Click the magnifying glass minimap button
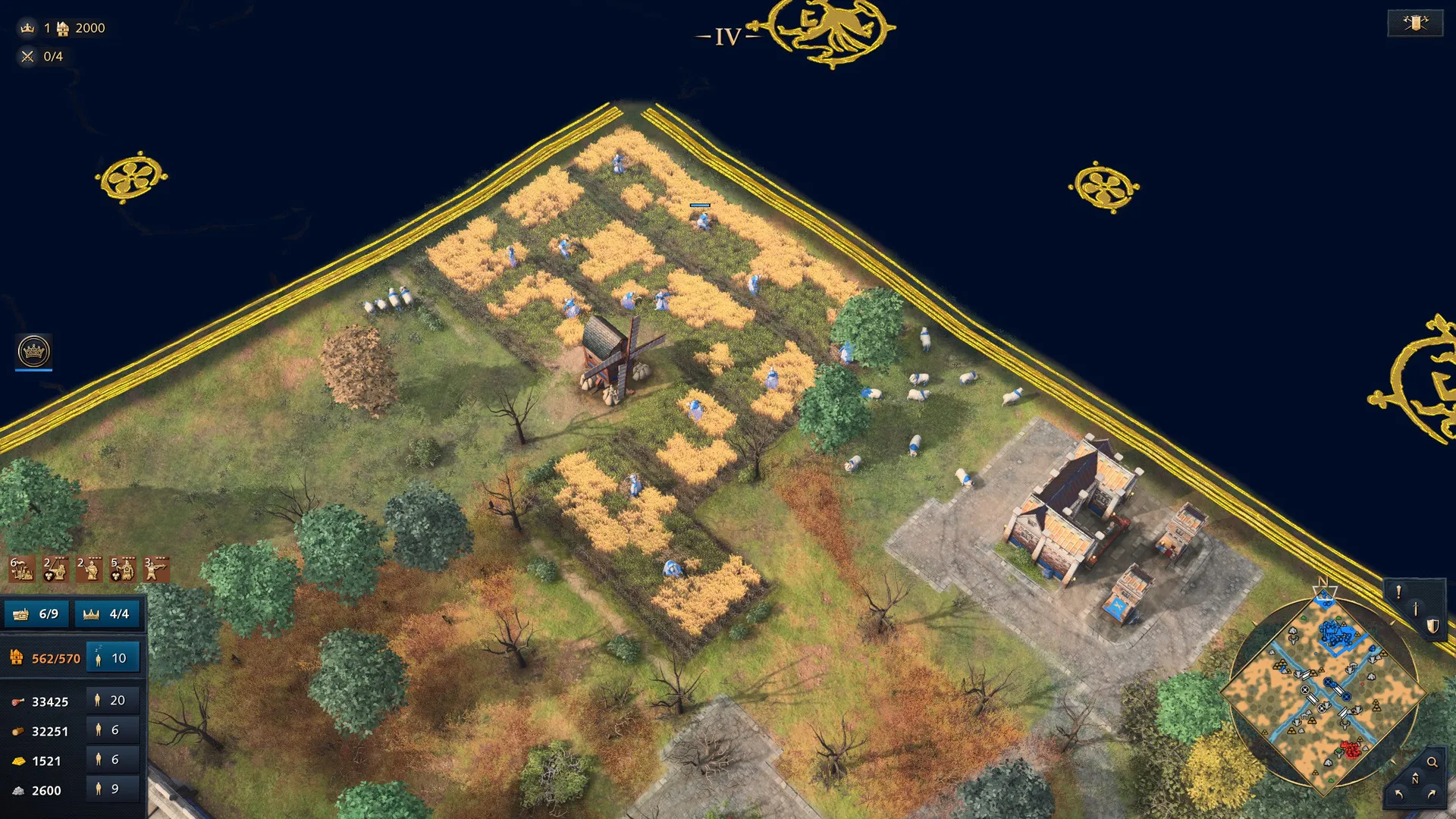The height and width of the screenshot is (819, 1456). 1432,762
